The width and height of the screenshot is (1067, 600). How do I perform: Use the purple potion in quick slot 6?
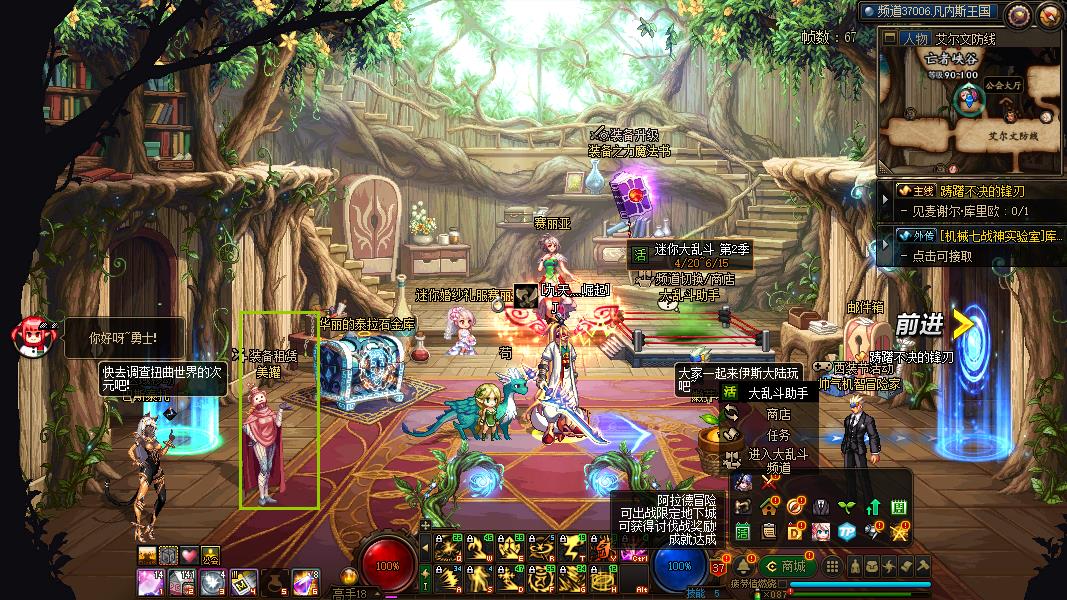tap(302, 581)
